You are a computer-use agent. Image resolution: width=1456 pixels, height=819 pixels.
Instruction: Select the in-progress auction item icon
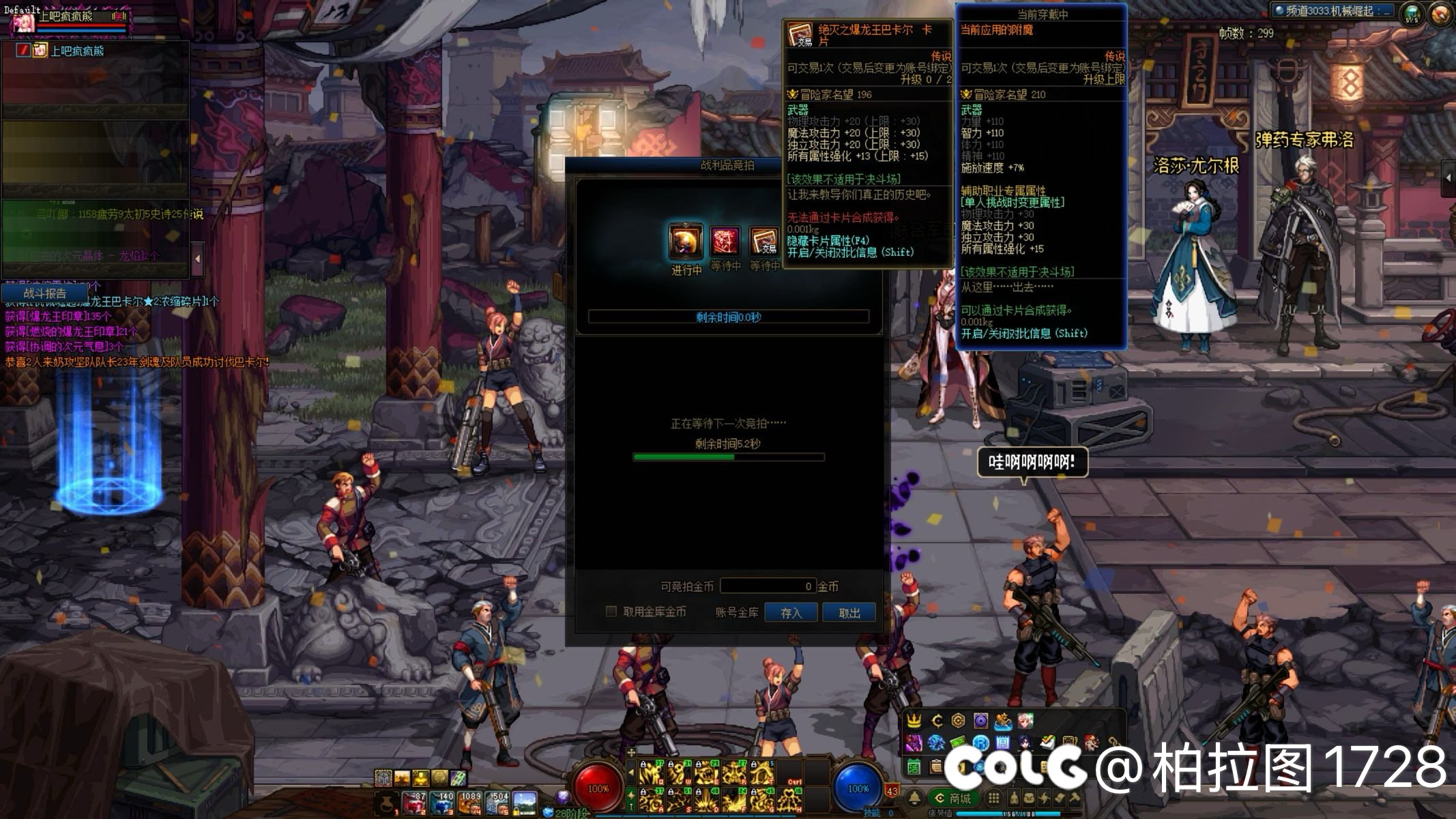tap(686, 242)
